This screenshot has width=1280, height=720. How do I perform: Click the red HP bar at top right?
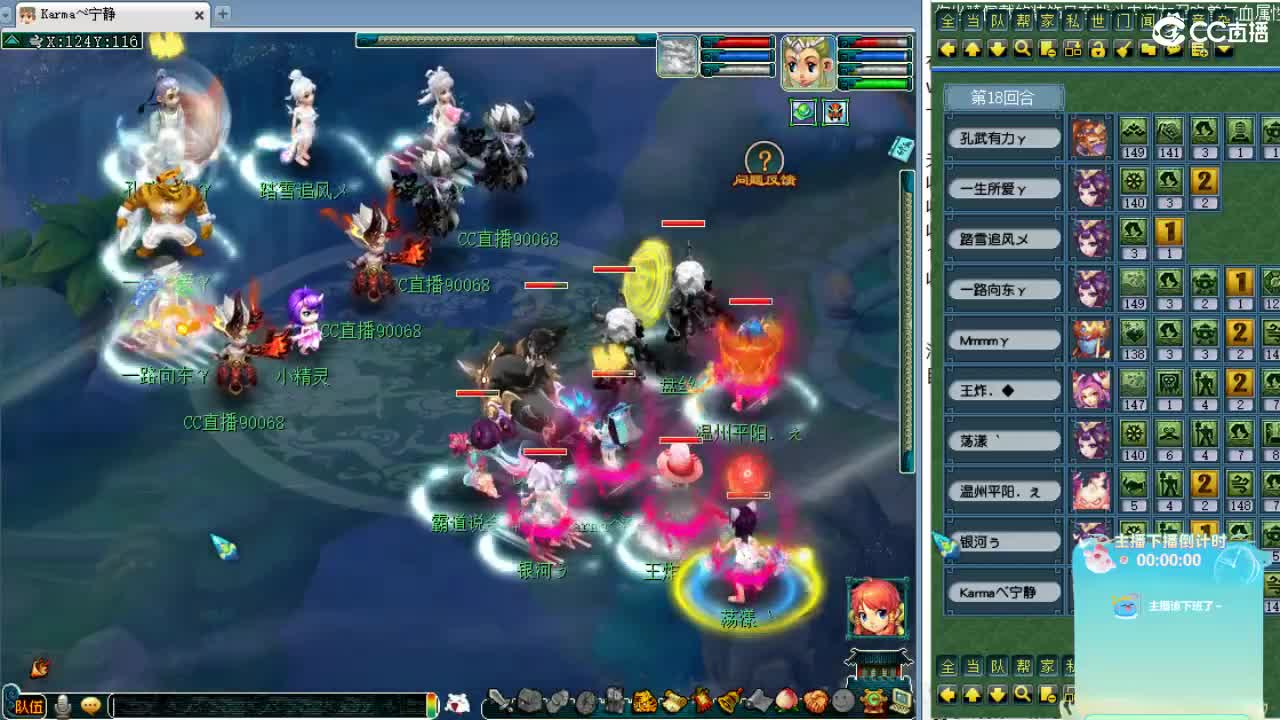[x=877, y=43]
